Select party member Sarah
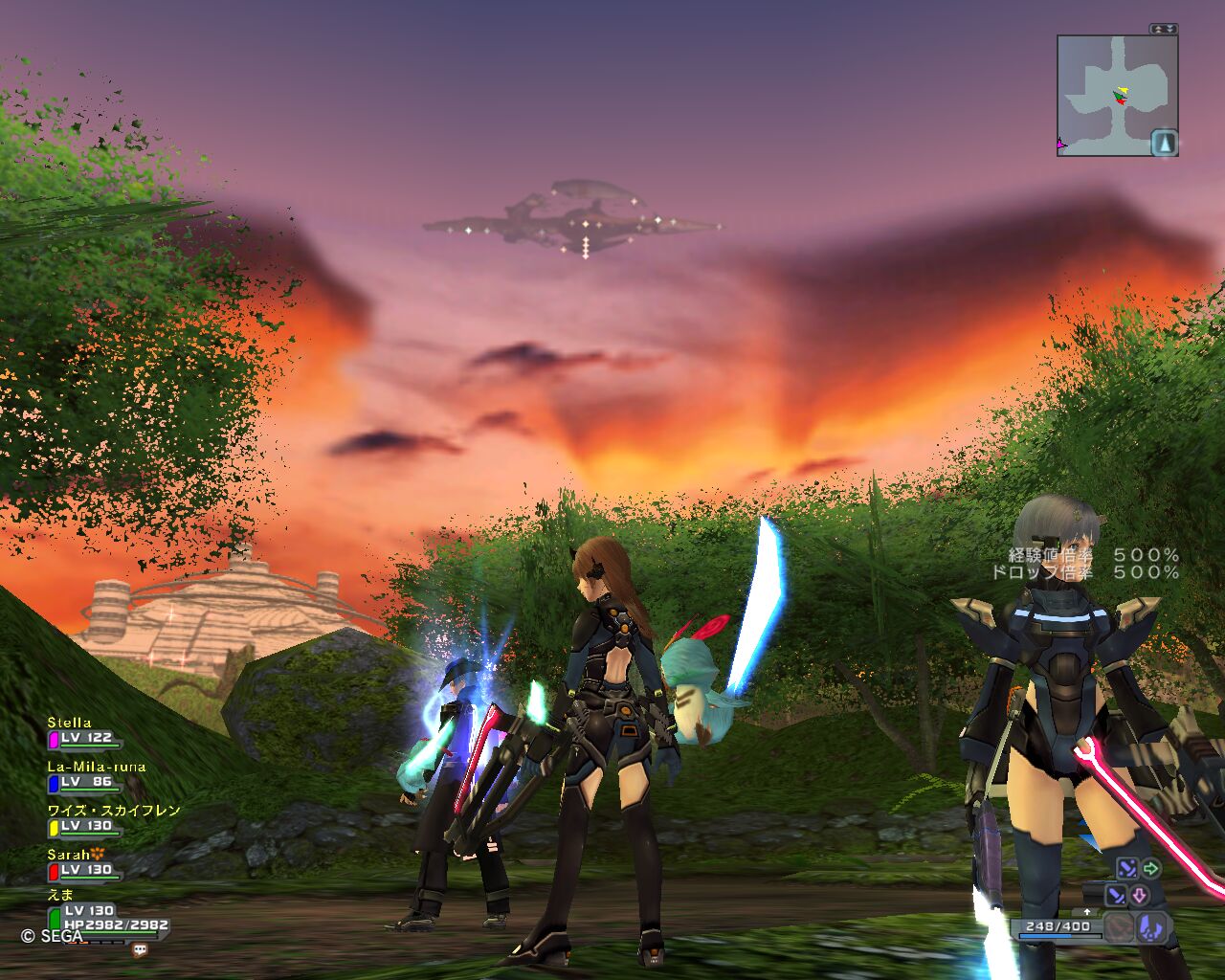Image resolution: width=1225 pixels, height=980 pixels. coord(69,854)
